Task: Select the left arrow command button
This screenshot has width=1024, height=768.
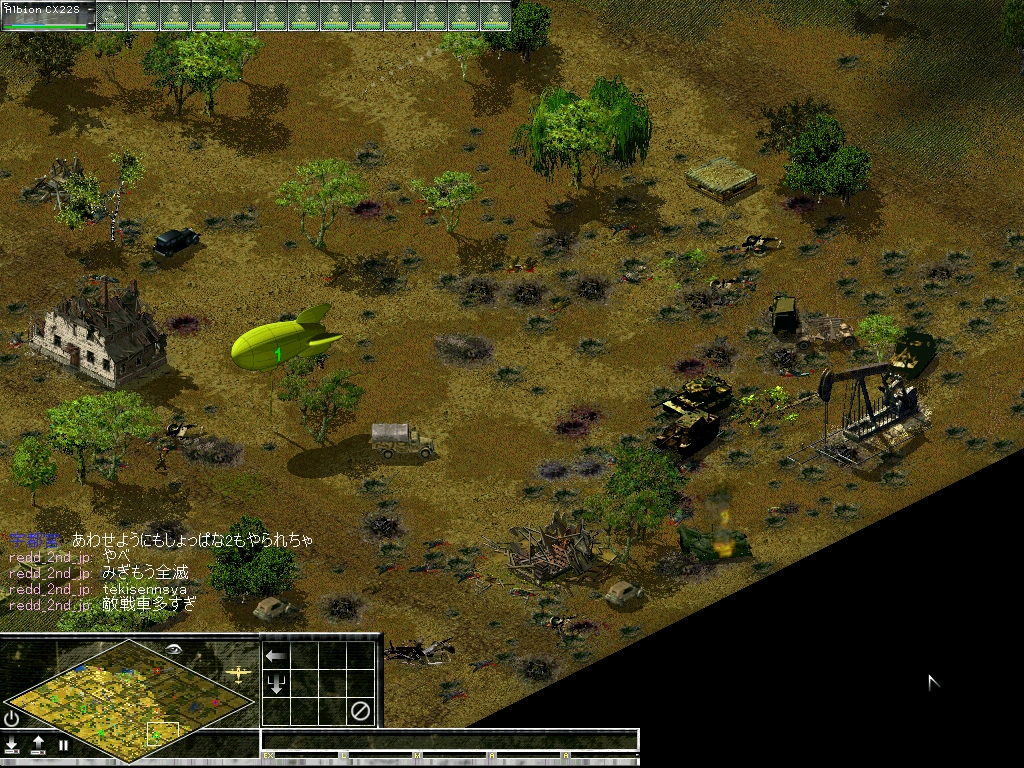Action: pyautogui.click(x=275, y=656)
